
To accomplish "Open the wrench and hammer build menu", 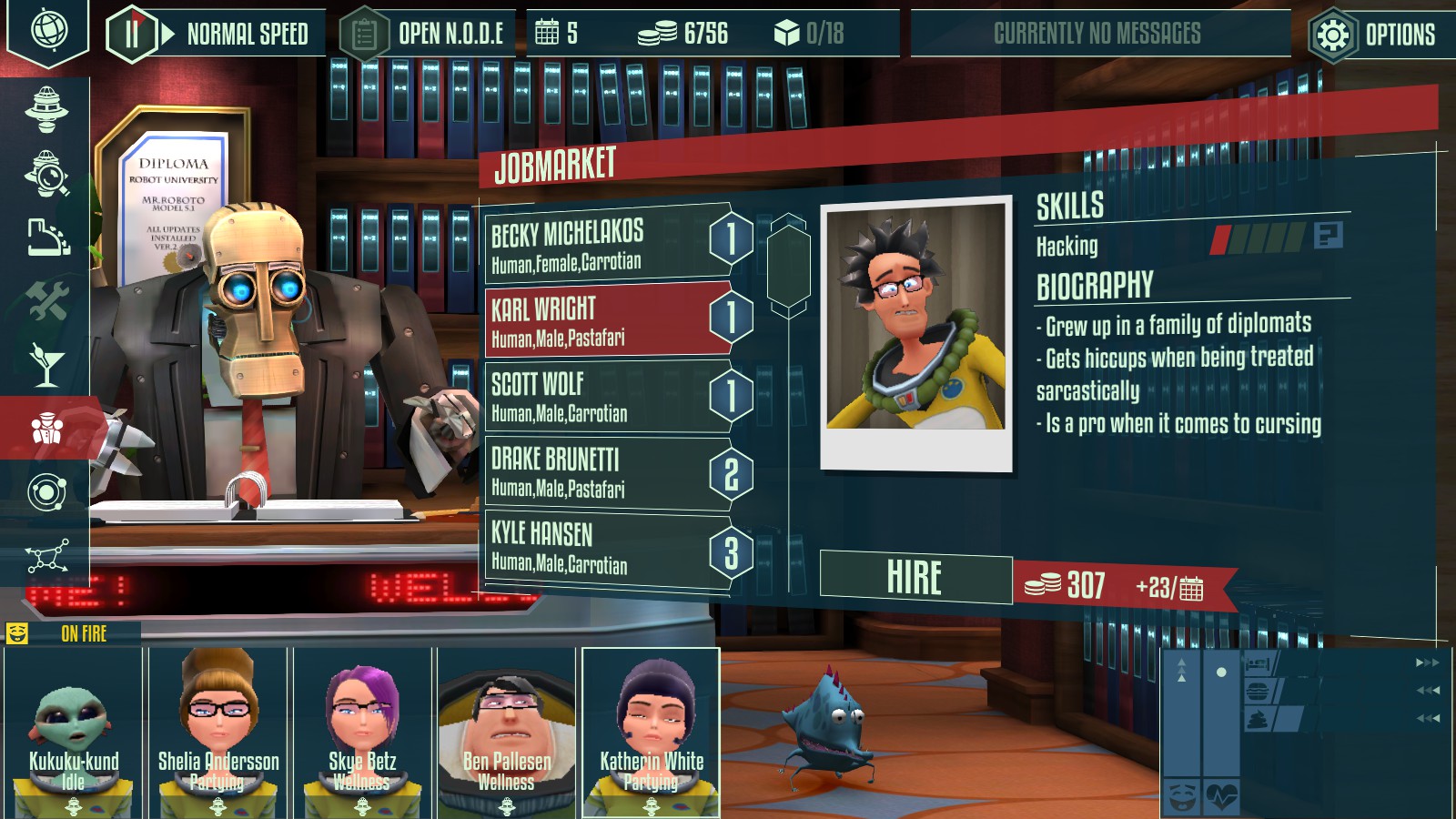I will point(46,300).
